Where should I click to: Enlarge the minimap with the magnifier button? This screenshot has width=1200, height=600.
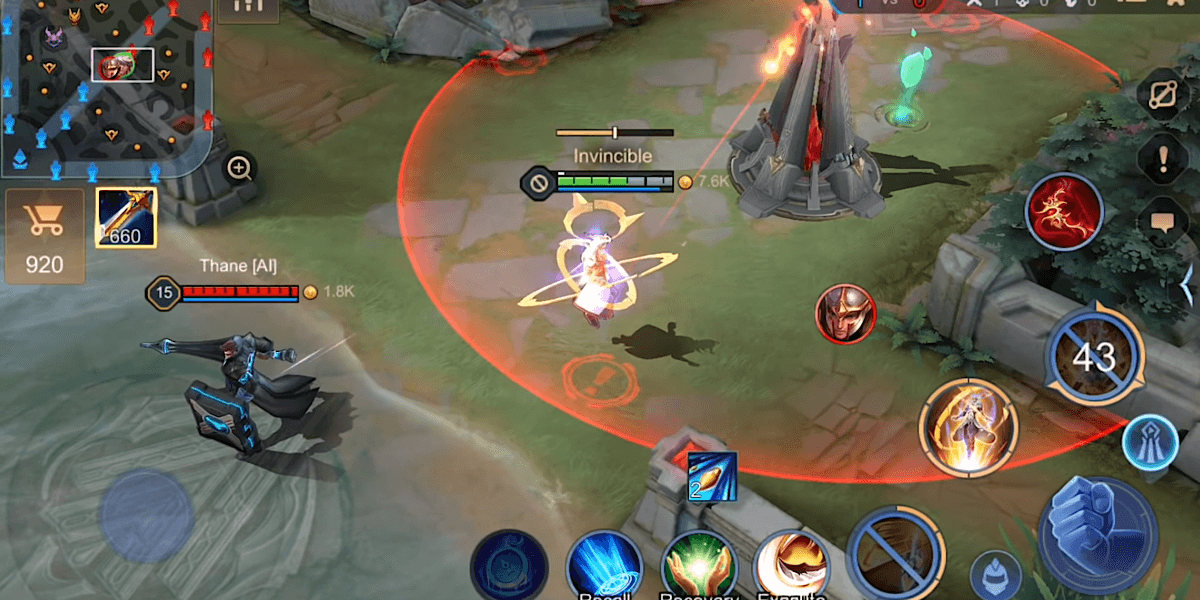239,168
